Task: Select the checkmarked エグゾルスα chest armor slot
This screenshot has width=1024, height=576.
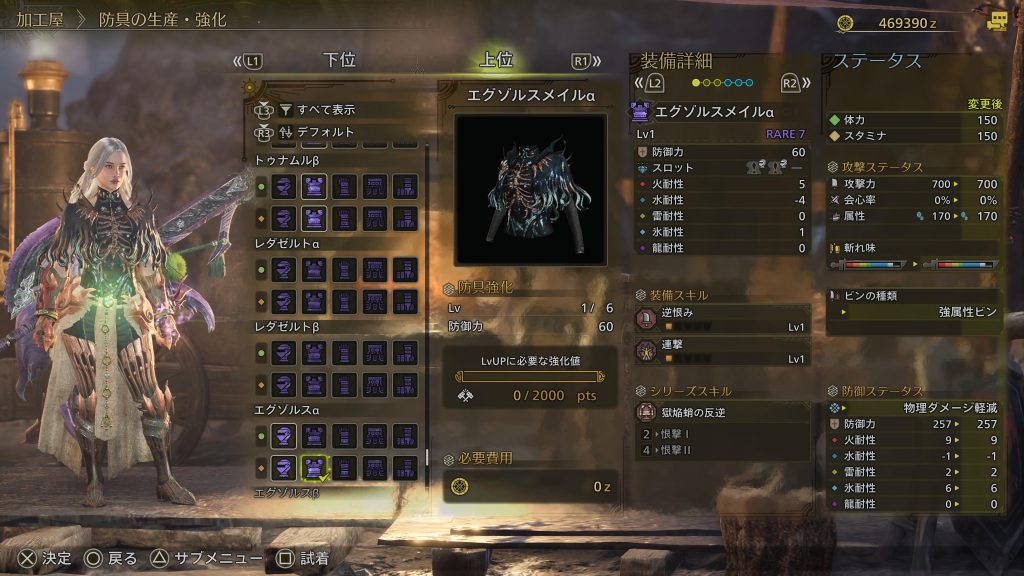Action: tap(315, 467)
